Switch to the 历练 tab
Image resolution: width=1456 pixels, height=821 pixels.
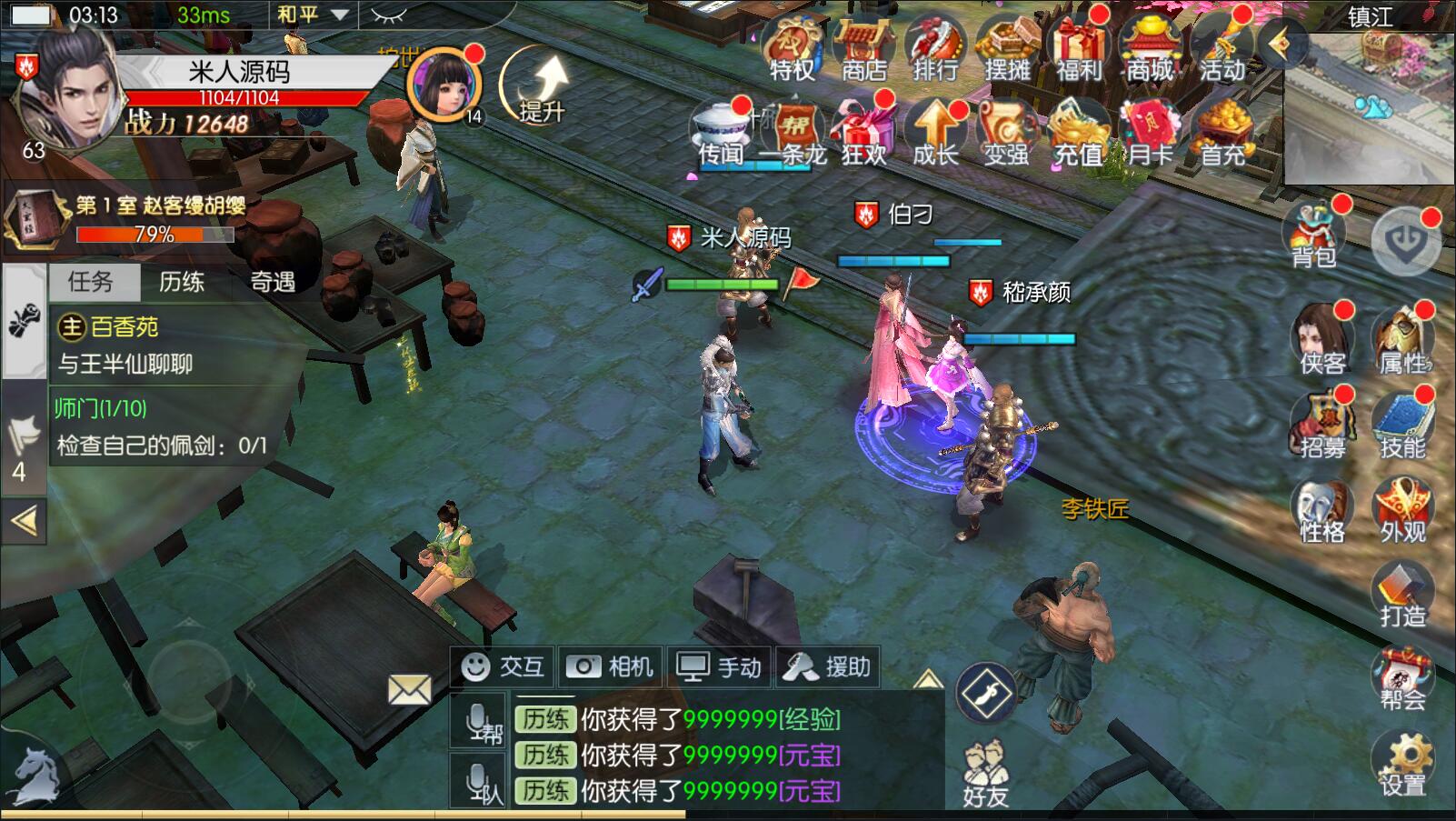pyautogui.click(x=182, y=282)
